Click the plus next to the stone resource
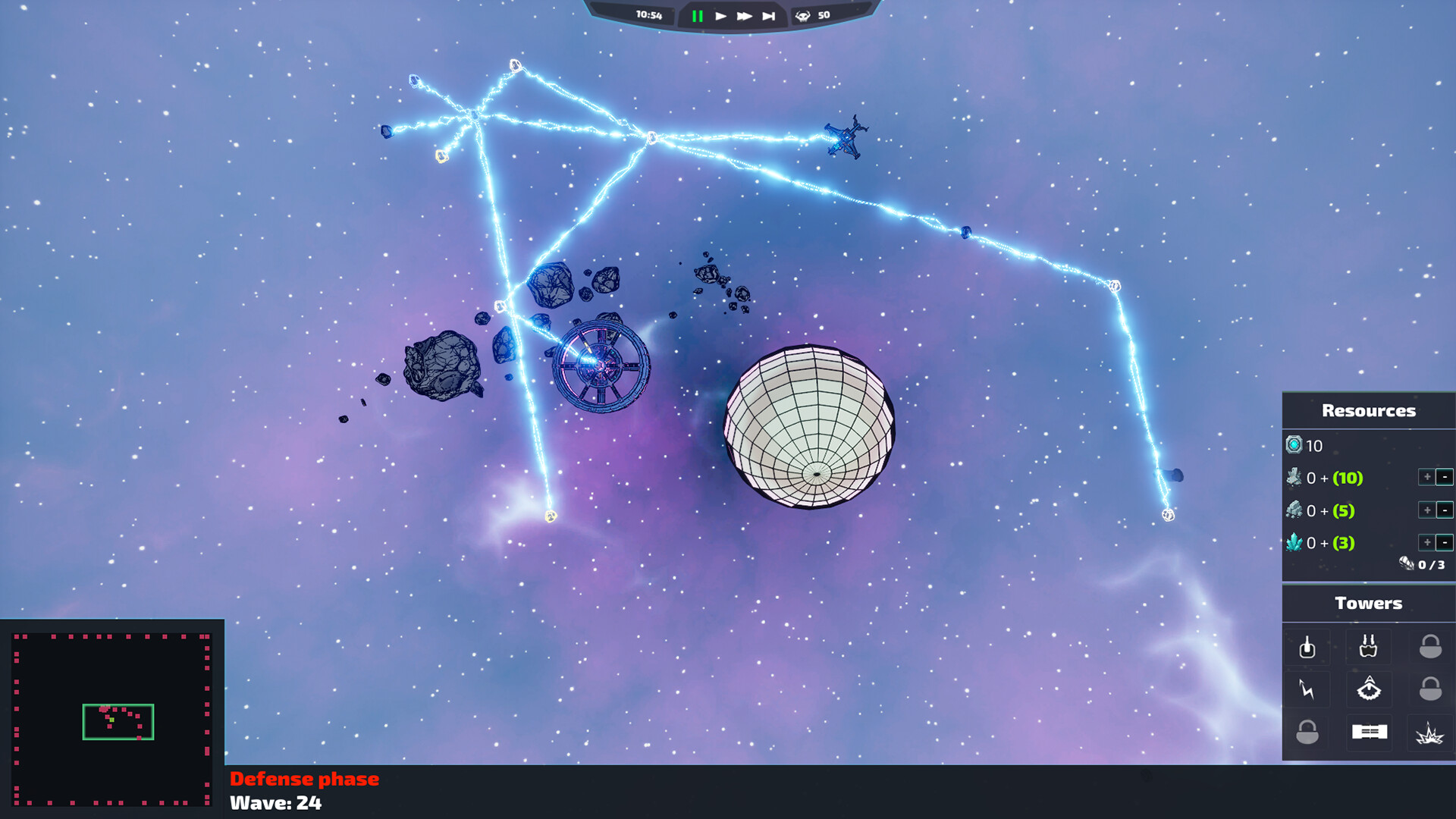This screenshot has width=1456, height=819. coord(1428,510)
